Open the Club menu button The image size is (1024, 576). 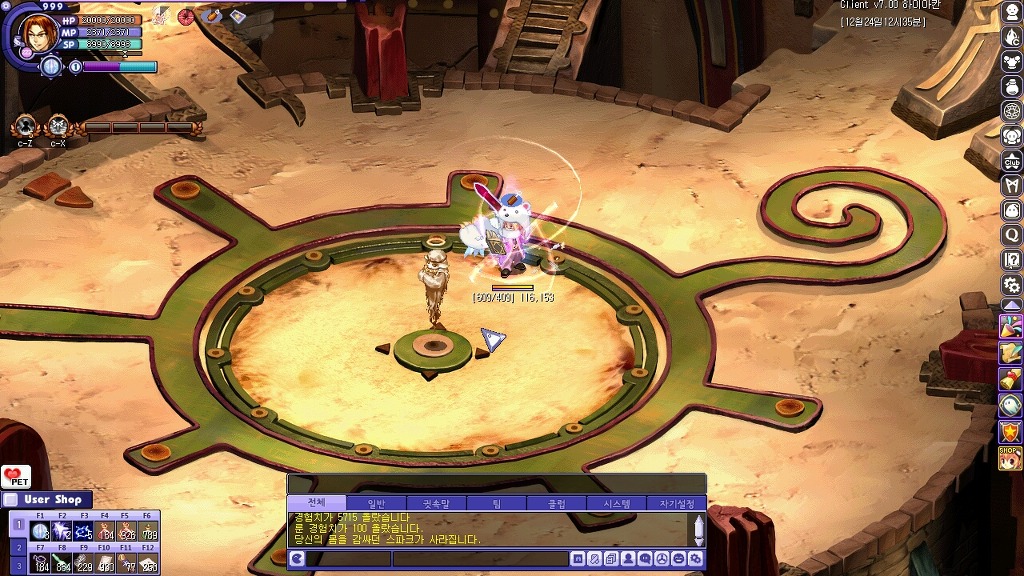click(1011, 160)
